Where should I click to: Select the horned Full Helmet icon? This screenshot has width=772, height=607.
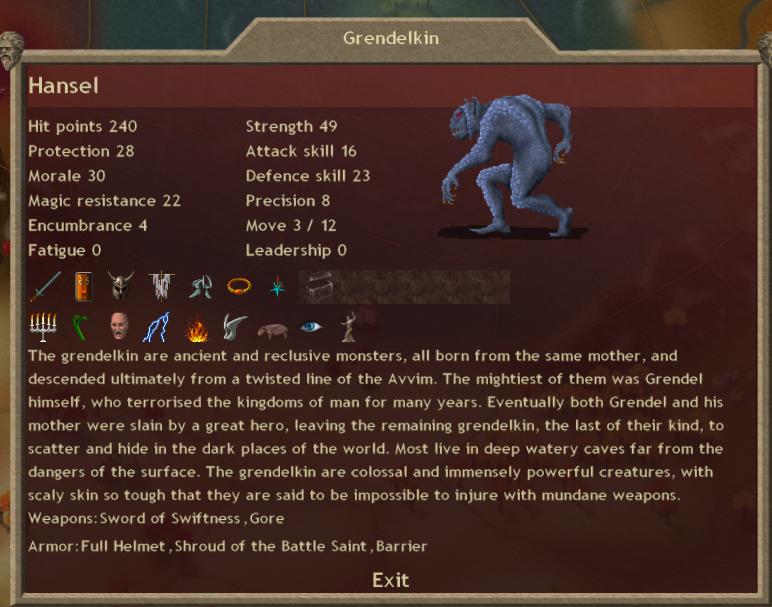(x=122, y=287)
